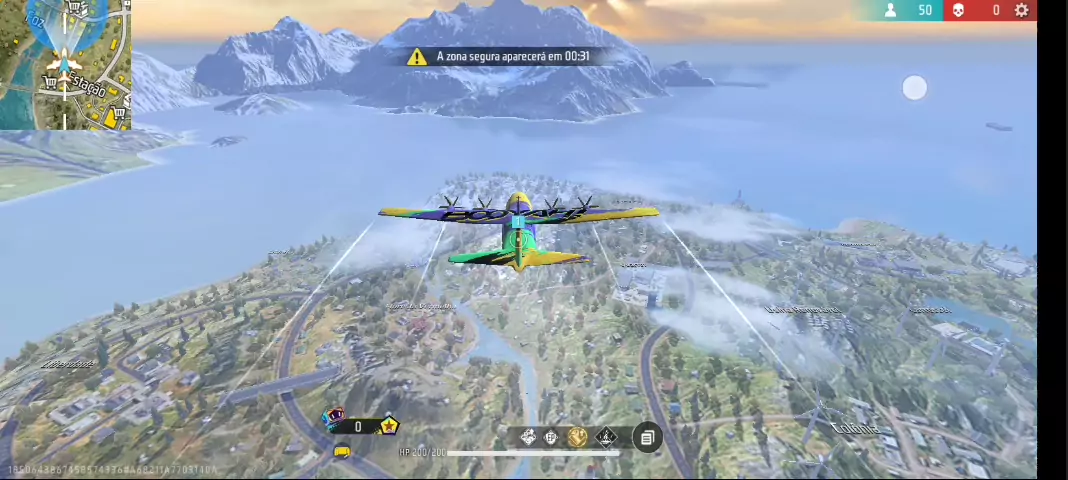
Task: Select the yellow star pentagon badge
Action: point(388,426)
